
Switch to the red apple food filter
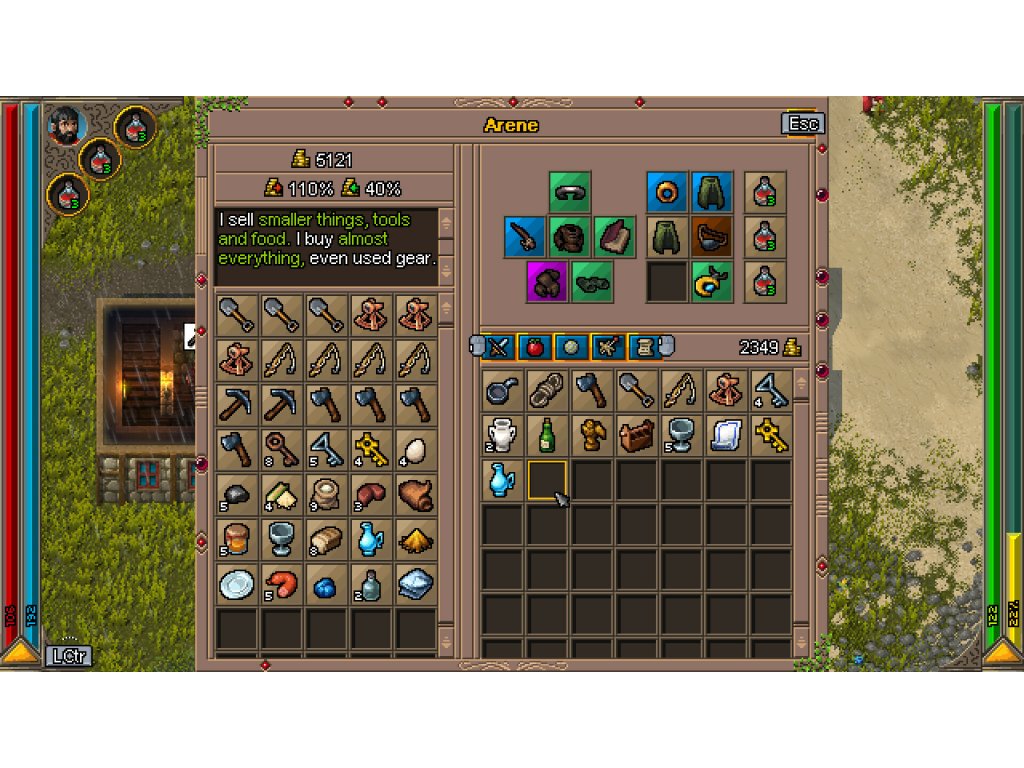pos(535,347)
